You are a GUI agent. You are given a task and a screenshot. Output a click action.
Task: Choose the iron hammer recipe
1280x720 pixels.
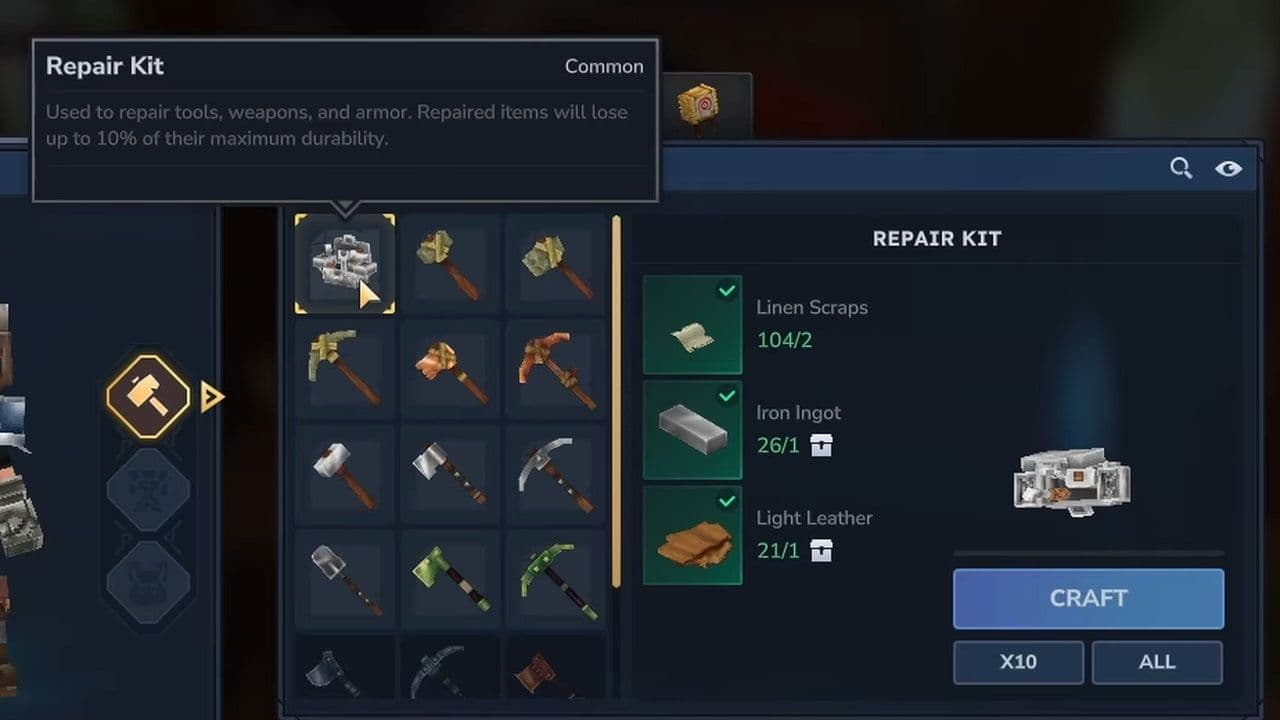tap(345, 475)
